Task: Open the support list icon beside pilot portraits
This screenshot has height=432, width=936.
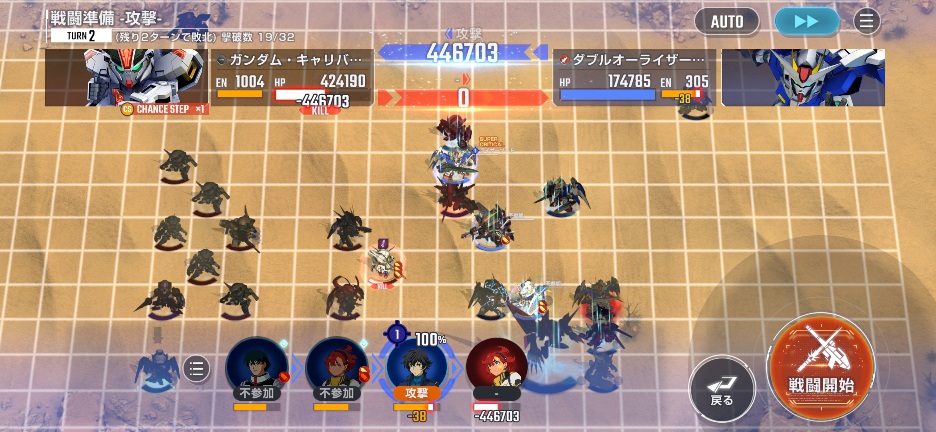Action: point(197,370)
